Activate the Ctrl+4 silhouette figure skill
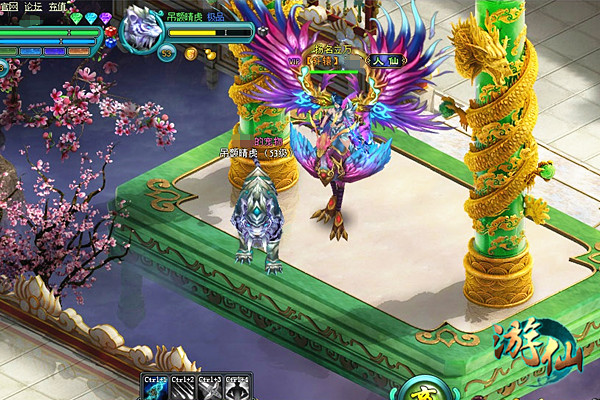Image resolution: width=600 pixels, height=400 pixels. (x=237, y=389)
